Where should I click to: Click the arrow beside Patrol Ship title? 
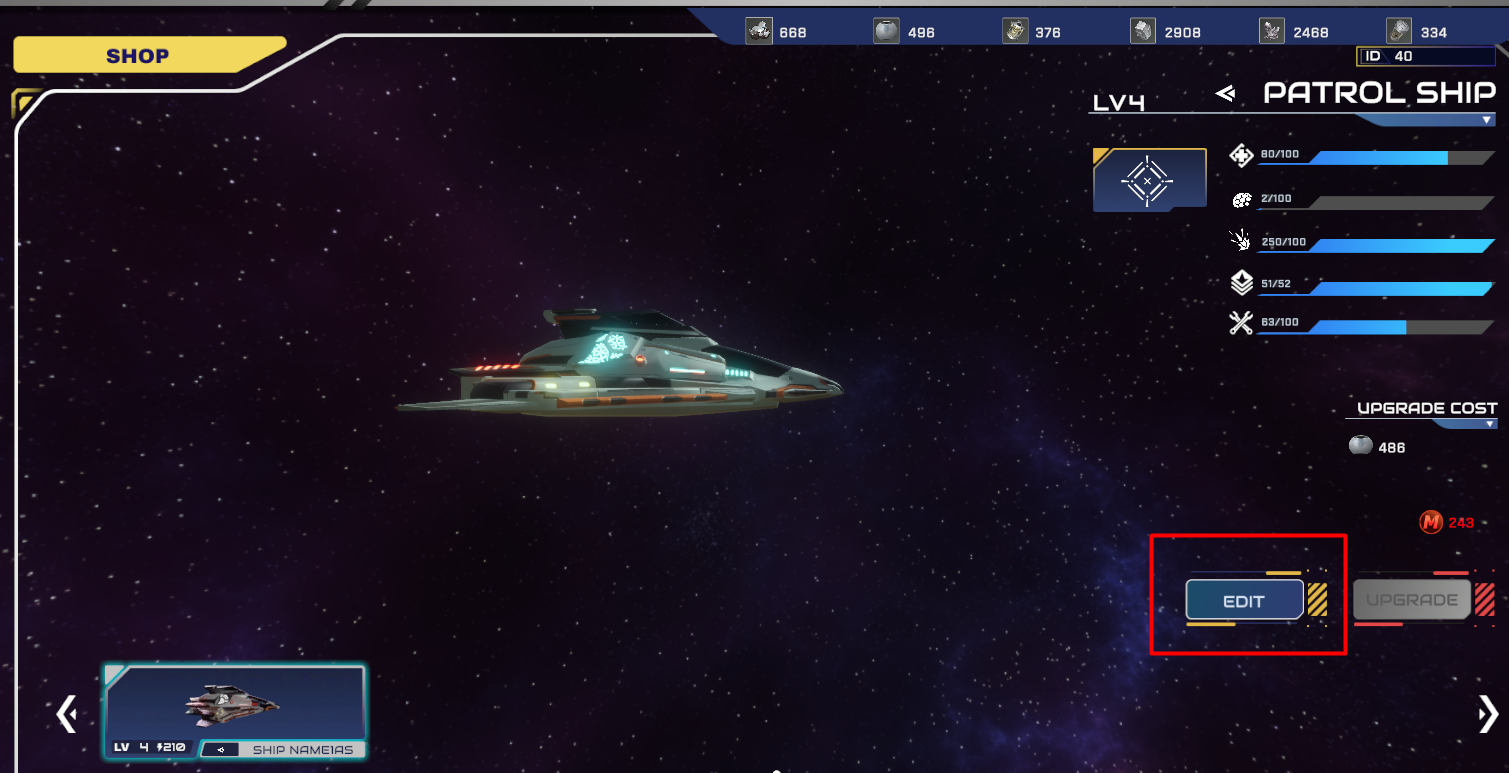tap(1225, 94)
